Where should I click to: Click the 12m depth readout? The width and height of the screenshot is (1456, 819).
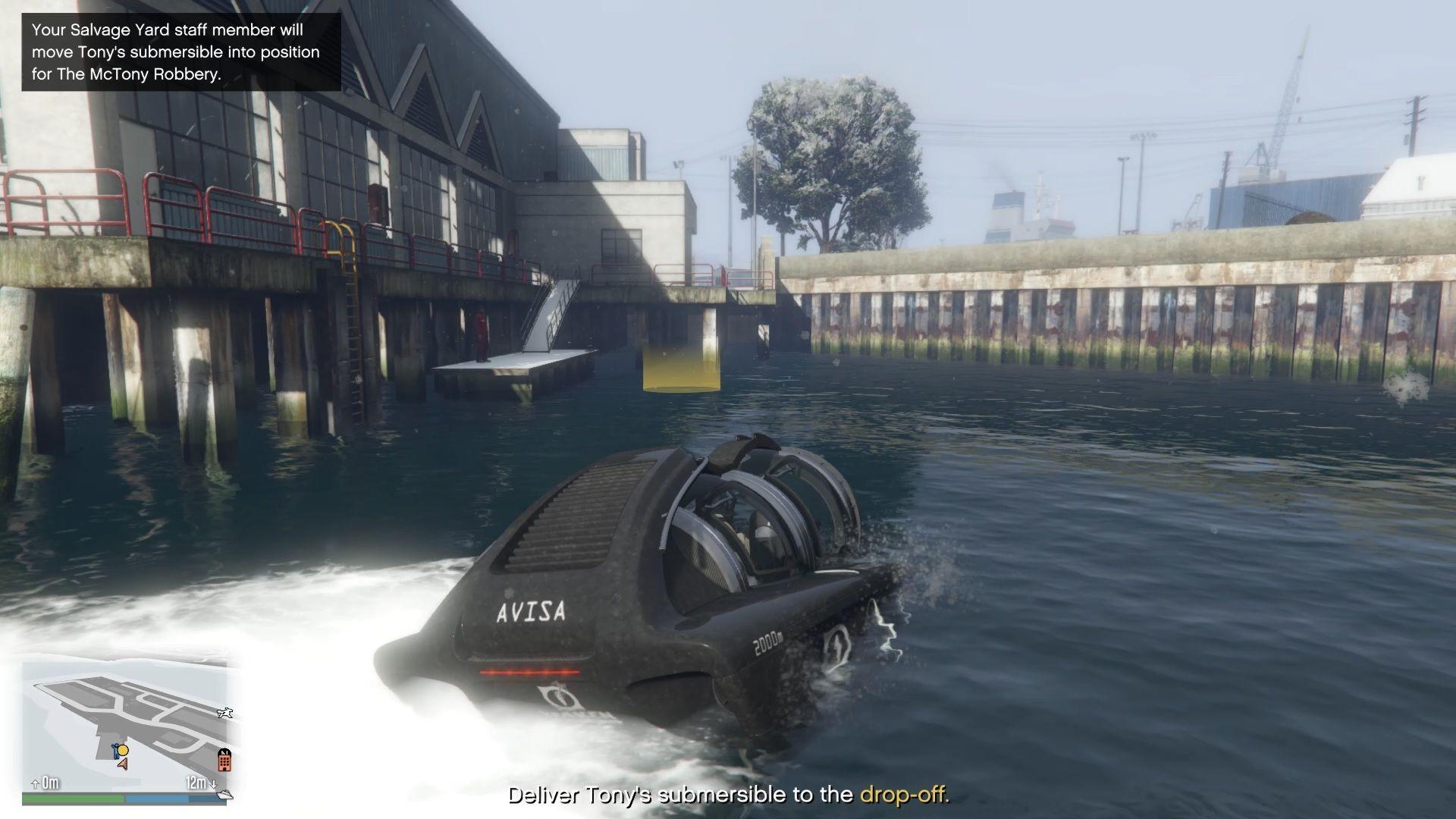196,782
